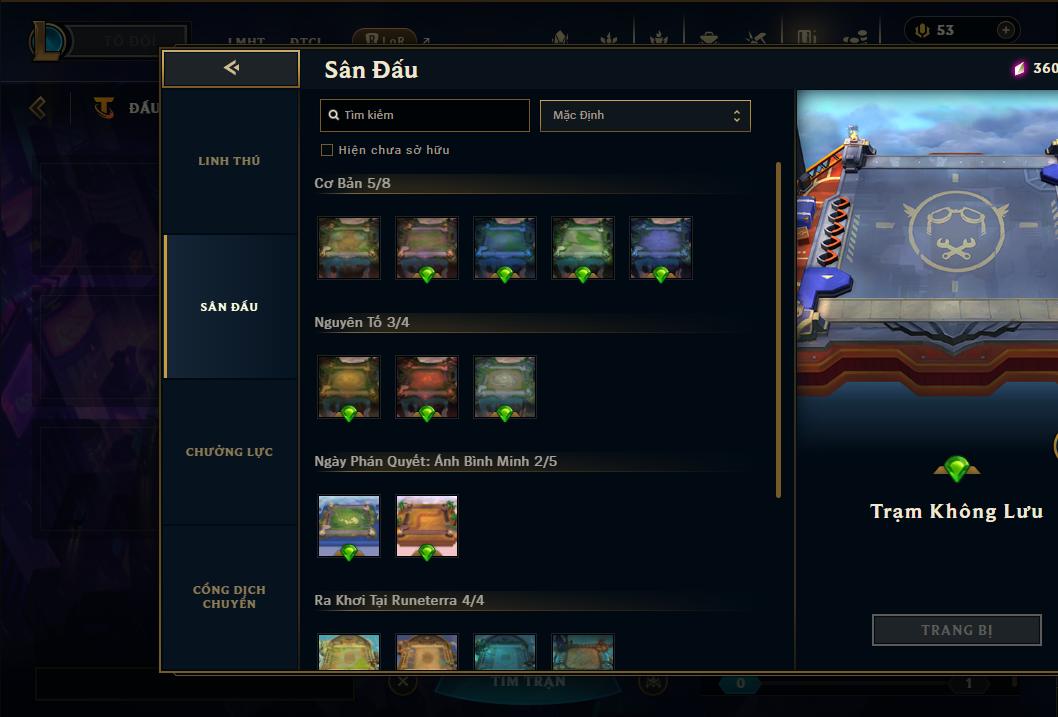The width and height of the screenshot is (1058, 717).
Task: Click the plus button beside 53 currency
Action: pyautogui.click(x=1005, y=30)
